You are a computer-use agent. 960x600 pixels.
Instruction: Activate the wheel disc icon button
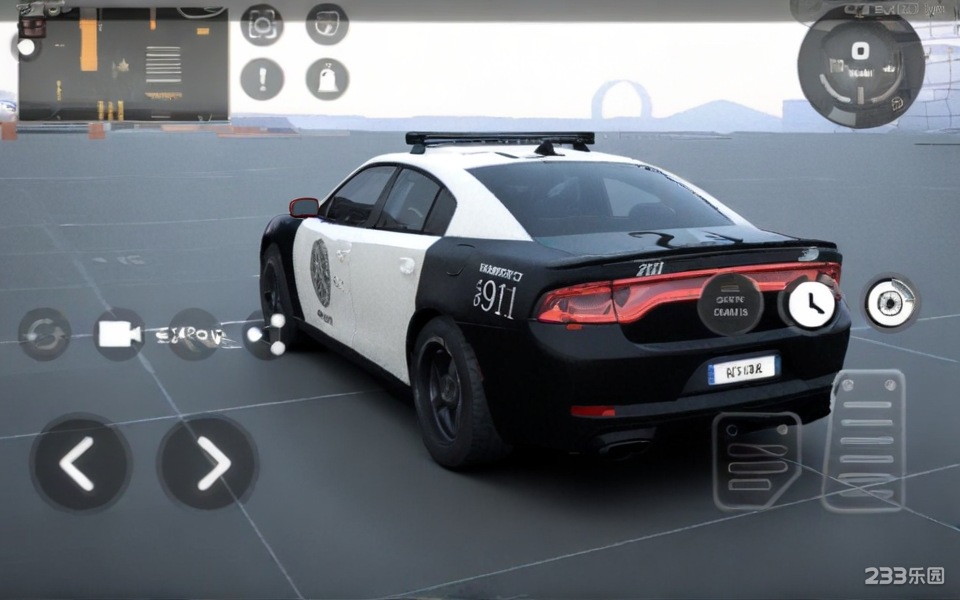(x=890, y=303)
